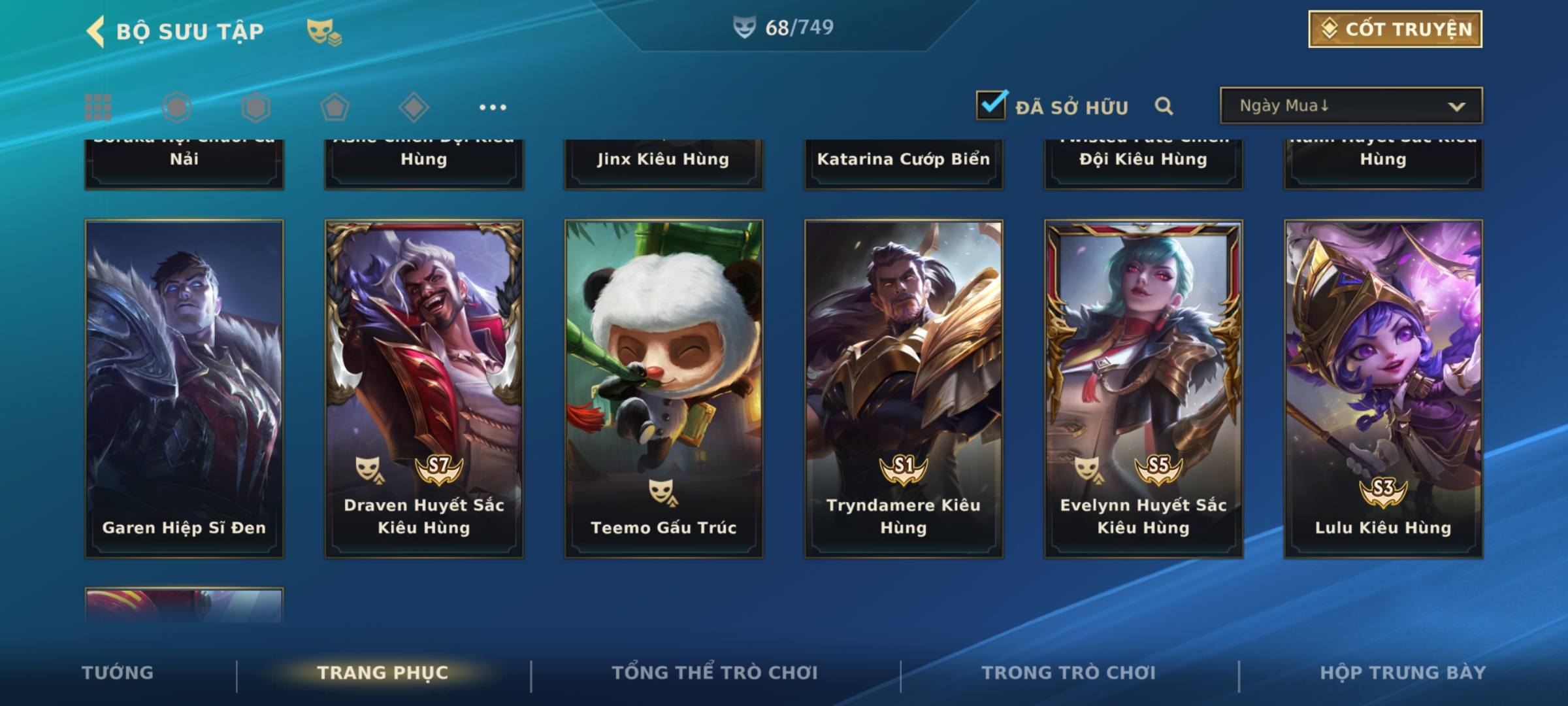Viewport: 1568px width, 706px height.
Task: Pick the Teemo Gấu Trúc skin card
Action: pos(664,388)
